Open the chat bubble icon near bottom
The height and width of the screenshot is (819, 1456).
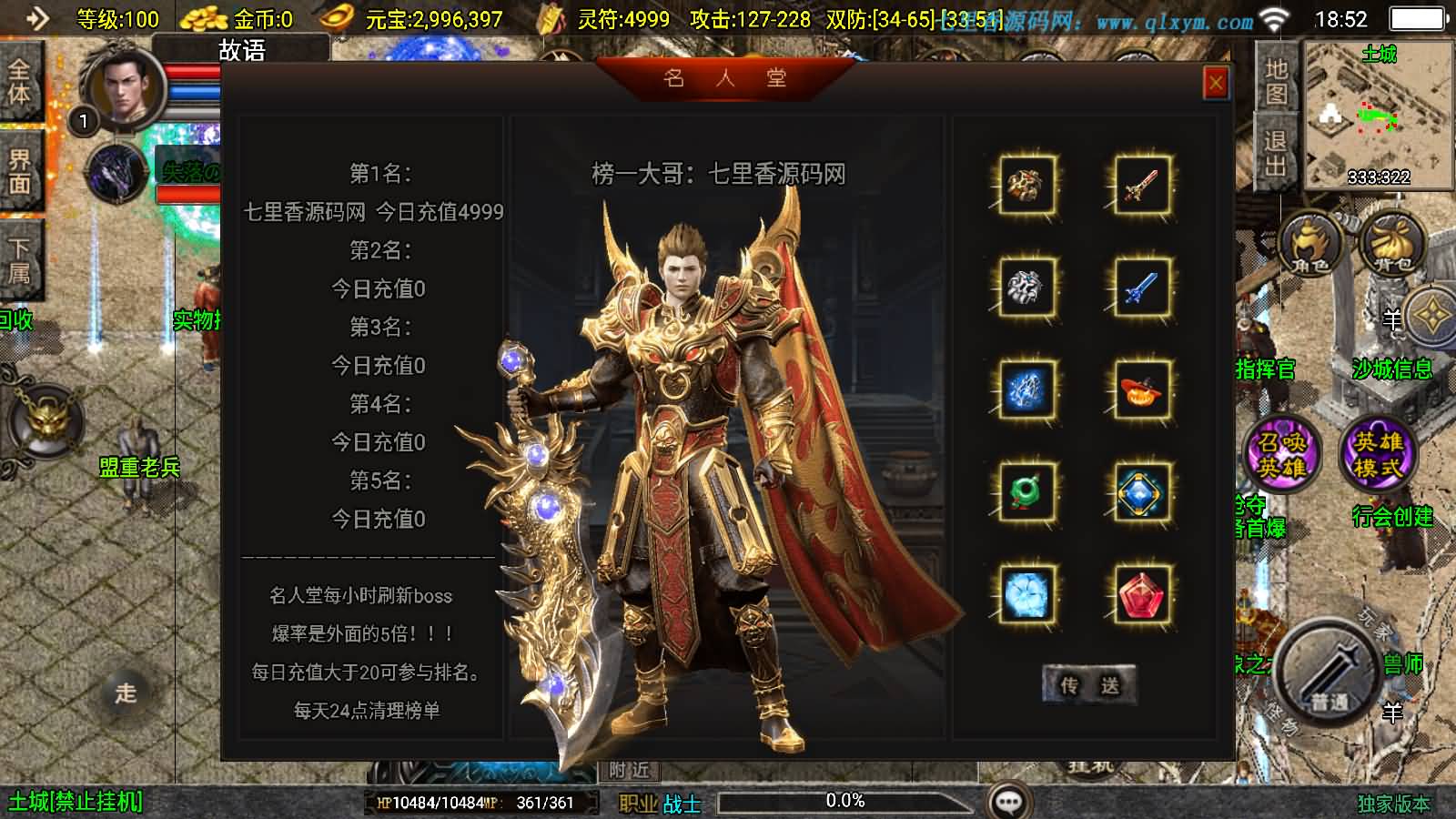point(1006,801)
